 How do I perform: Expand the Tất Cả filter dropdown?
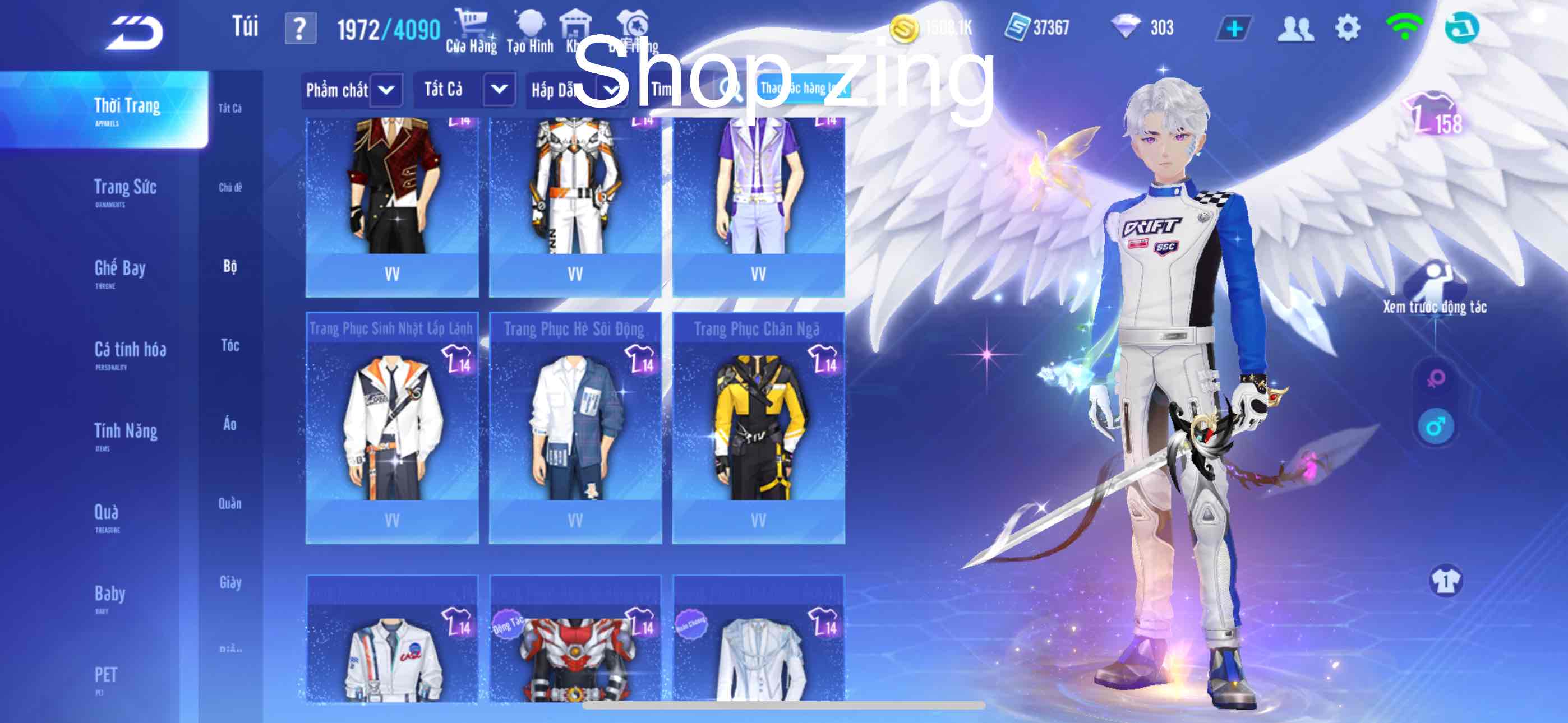[x=499, y=90]
